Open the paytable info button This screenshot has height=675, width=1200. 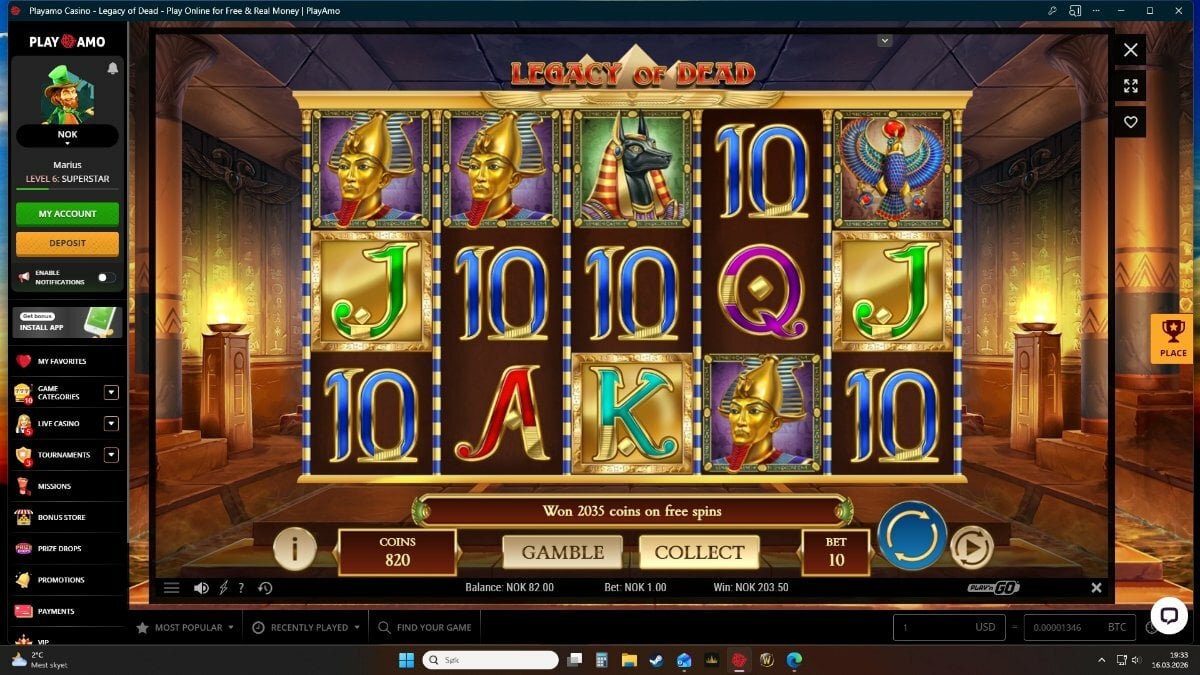coord(295,548)
